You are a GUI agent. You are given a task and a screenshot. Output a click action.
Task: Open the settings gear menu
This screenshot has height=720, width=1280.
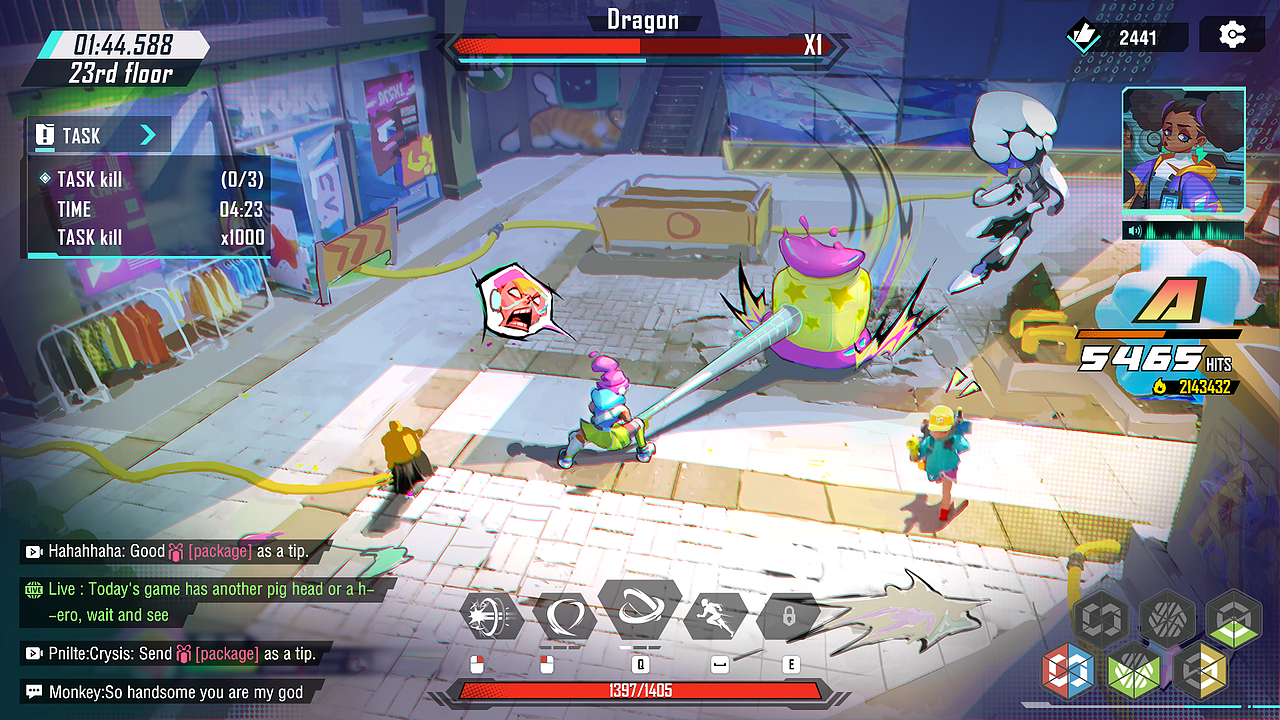tap(1232, 36)
